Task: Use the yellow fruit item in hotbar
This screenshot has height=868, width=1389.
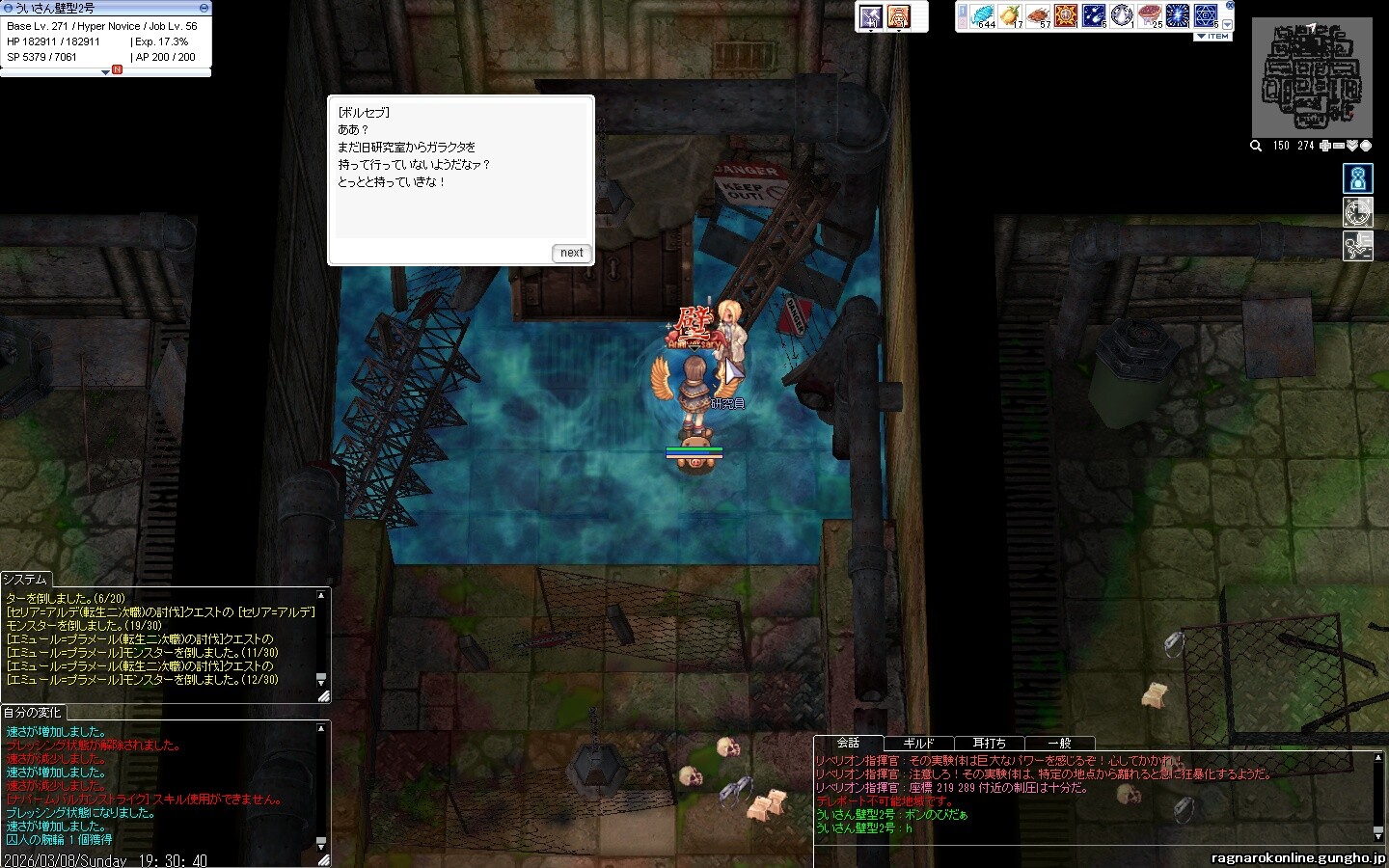Action: point(1010,15)
